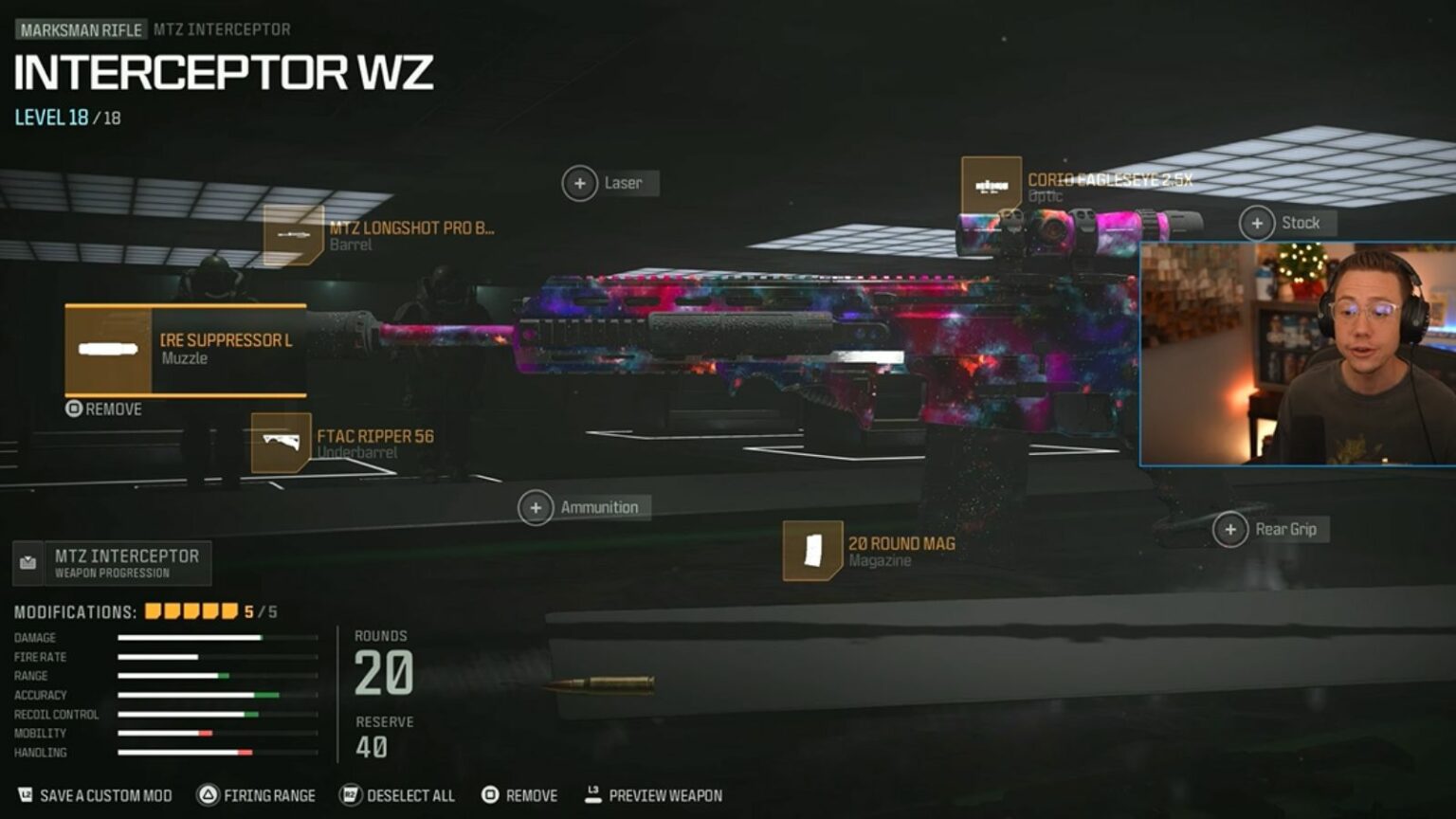Remove the equipped muzzle suppressor
Image resolution: width=1456 pixels, height=819 pixels.
click(x=102, y=409)
